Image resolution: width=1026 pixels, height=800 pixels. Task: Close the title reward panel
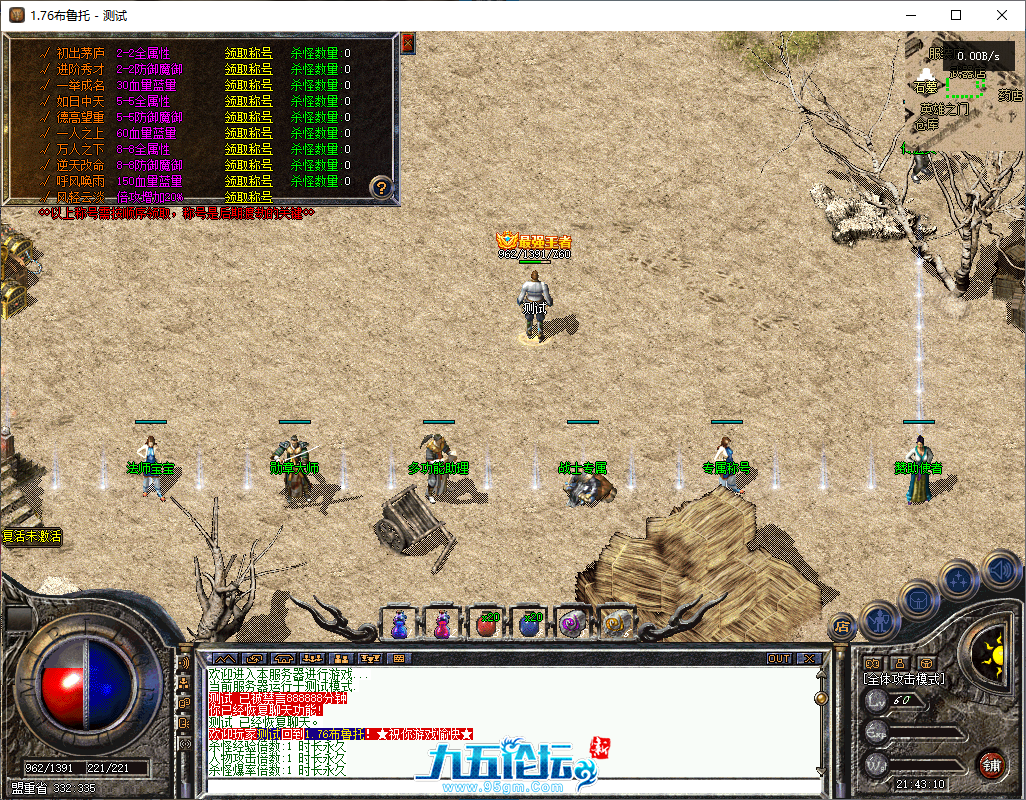[x=407, y=43]
